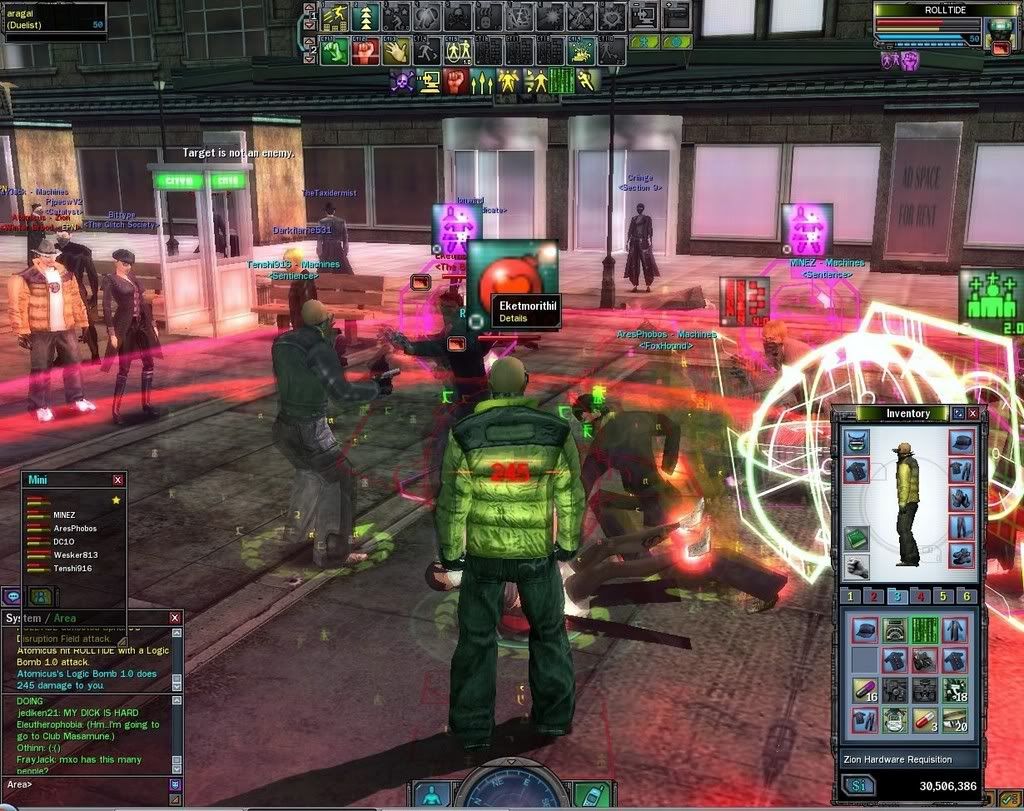This screenshot has height=811, width=1024.
Task: Close the Inventory window
Action: click(973, 413)
